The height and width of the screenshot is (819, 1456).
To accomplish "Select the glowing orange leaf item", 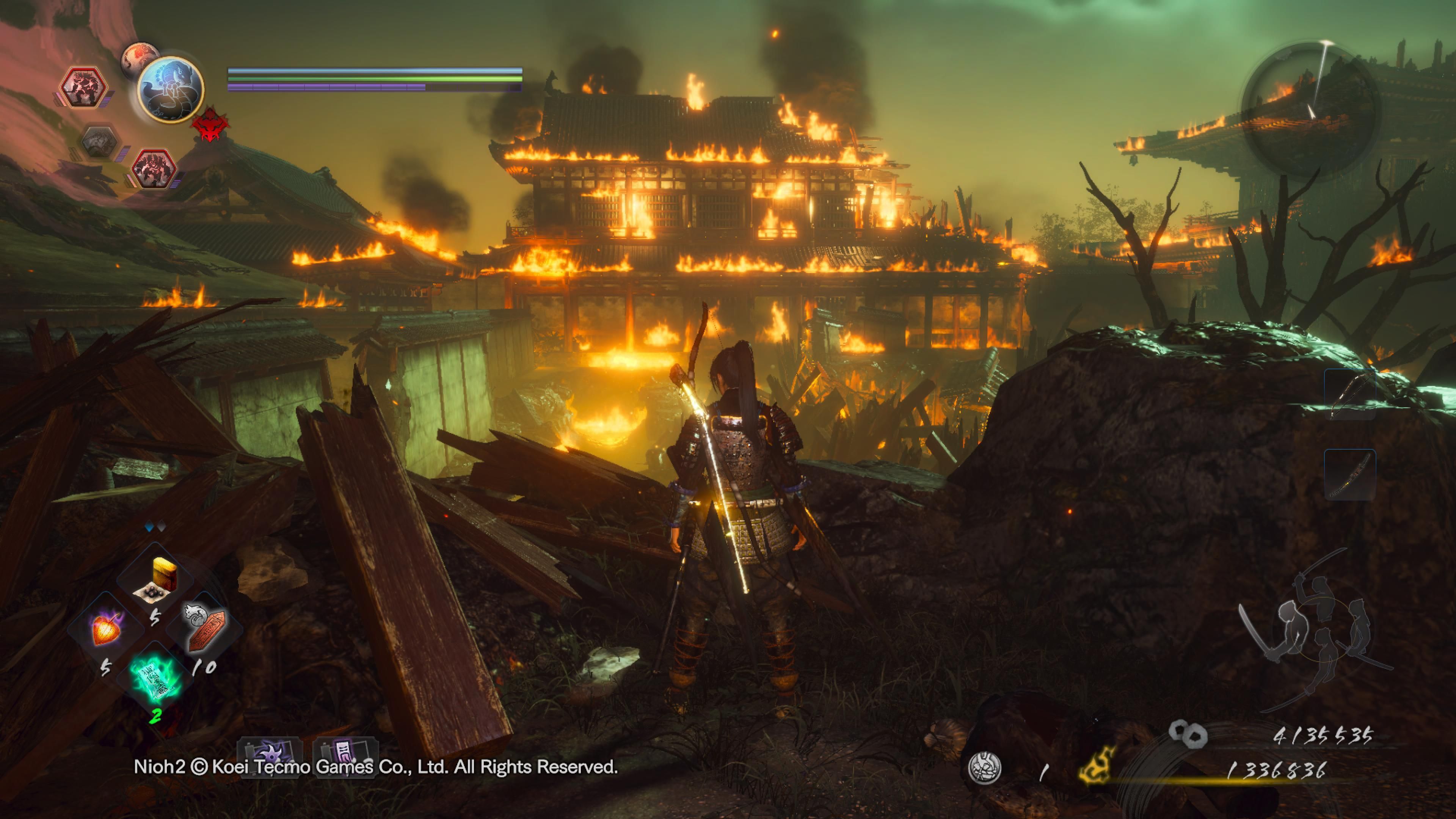I will [106, 629].
